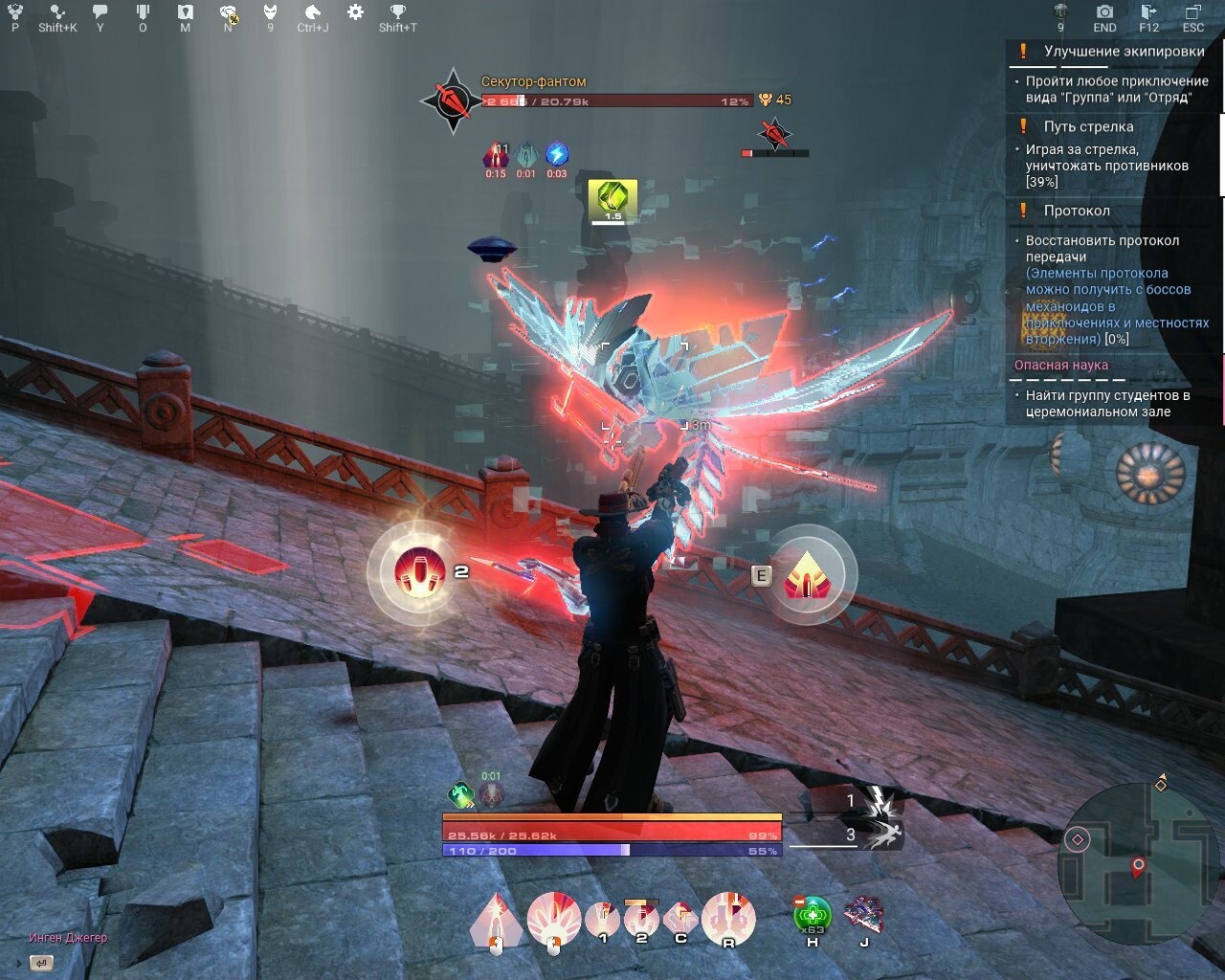Select the 'Опасная наука' quest tab
This screenshot has width=1225, height=980.
(1060, 365)
